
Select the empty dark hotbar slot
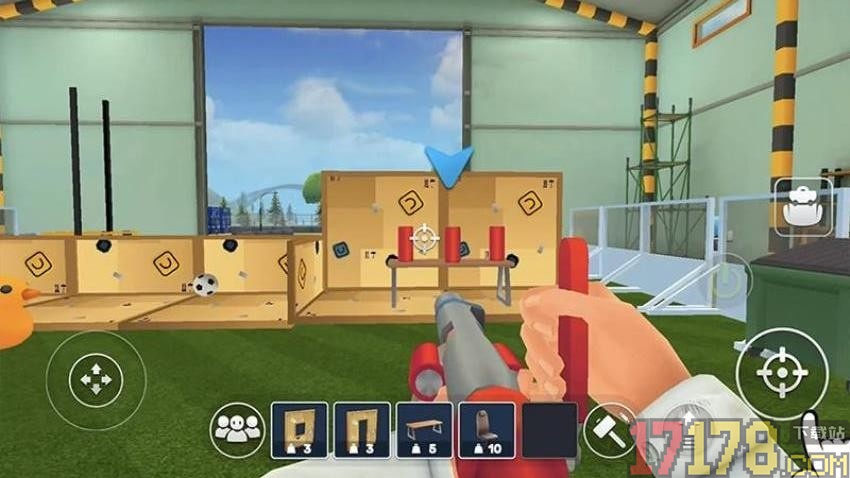pos(549,430)
